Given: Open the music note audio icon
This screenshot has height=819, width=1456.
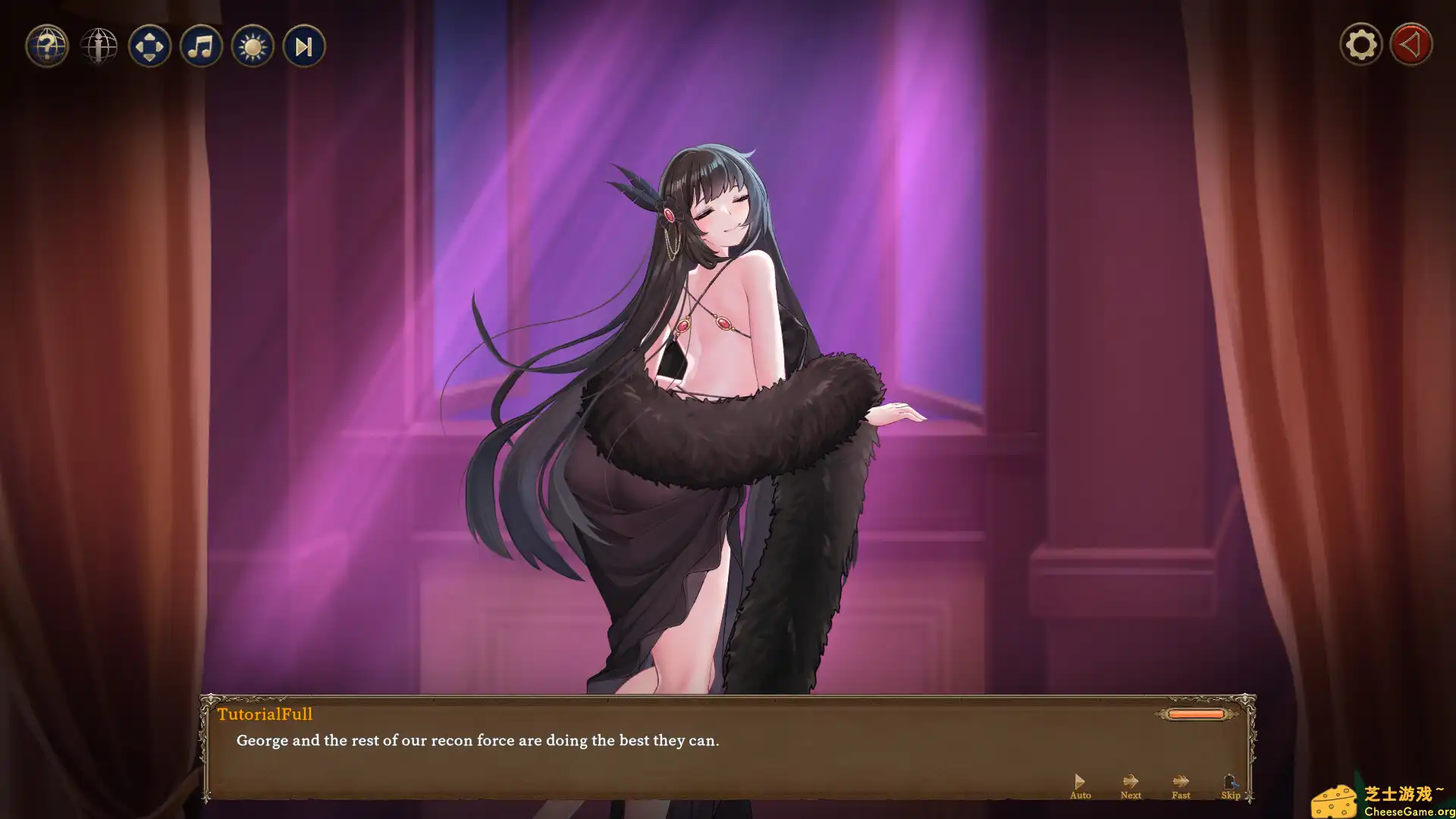Looking at the screenshot, I should click(x=201, y=45).
